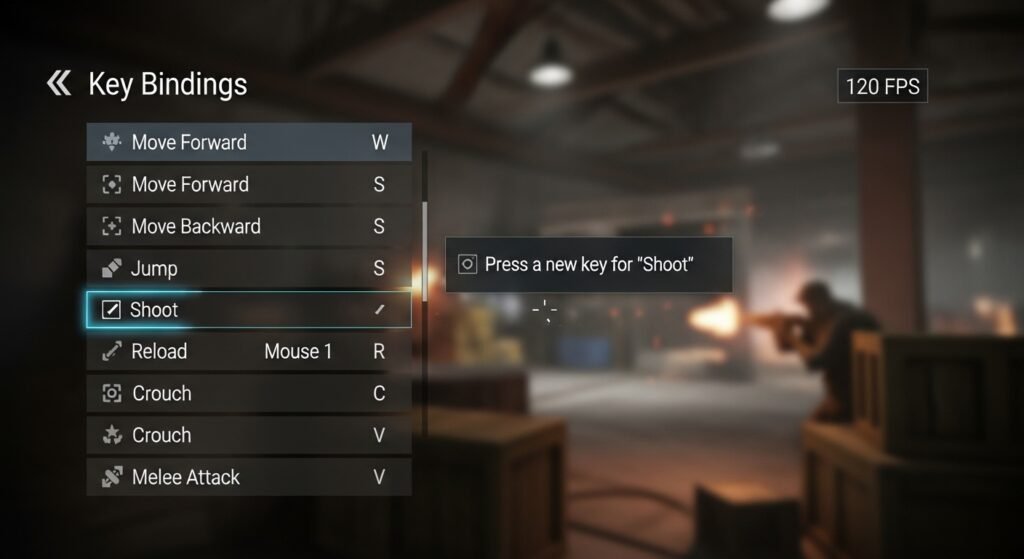Click the highlighted Shoot binding row
The height and width of the screenshot is (559, 1024).
click(248, 310)
